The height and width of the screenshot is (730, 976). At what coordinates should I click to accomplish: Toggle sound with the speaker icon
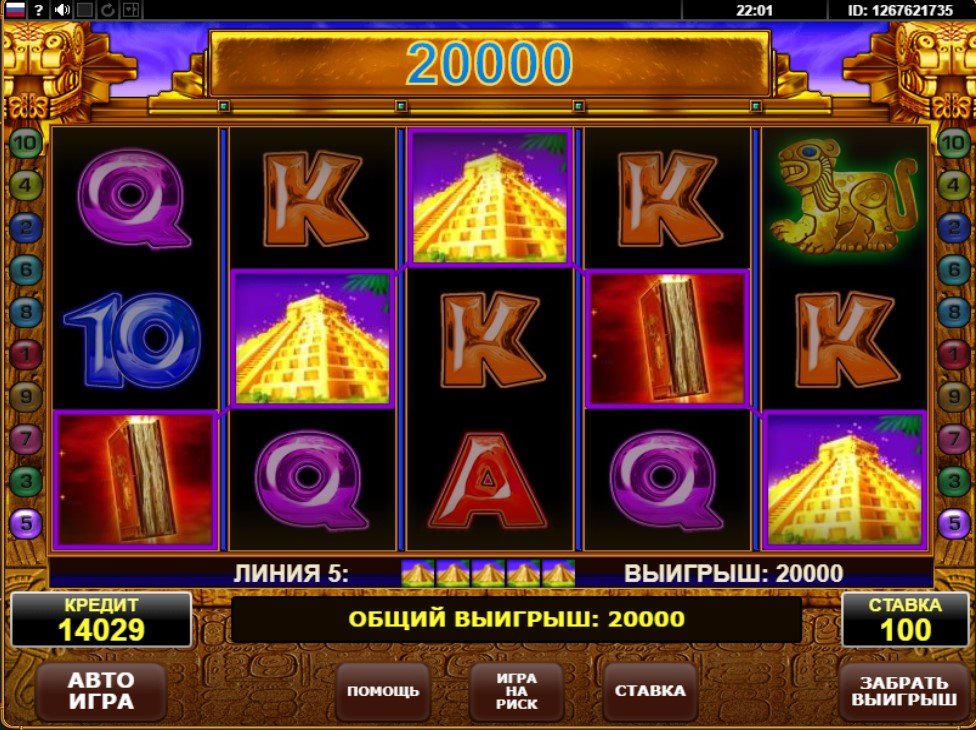click(62, 10)
